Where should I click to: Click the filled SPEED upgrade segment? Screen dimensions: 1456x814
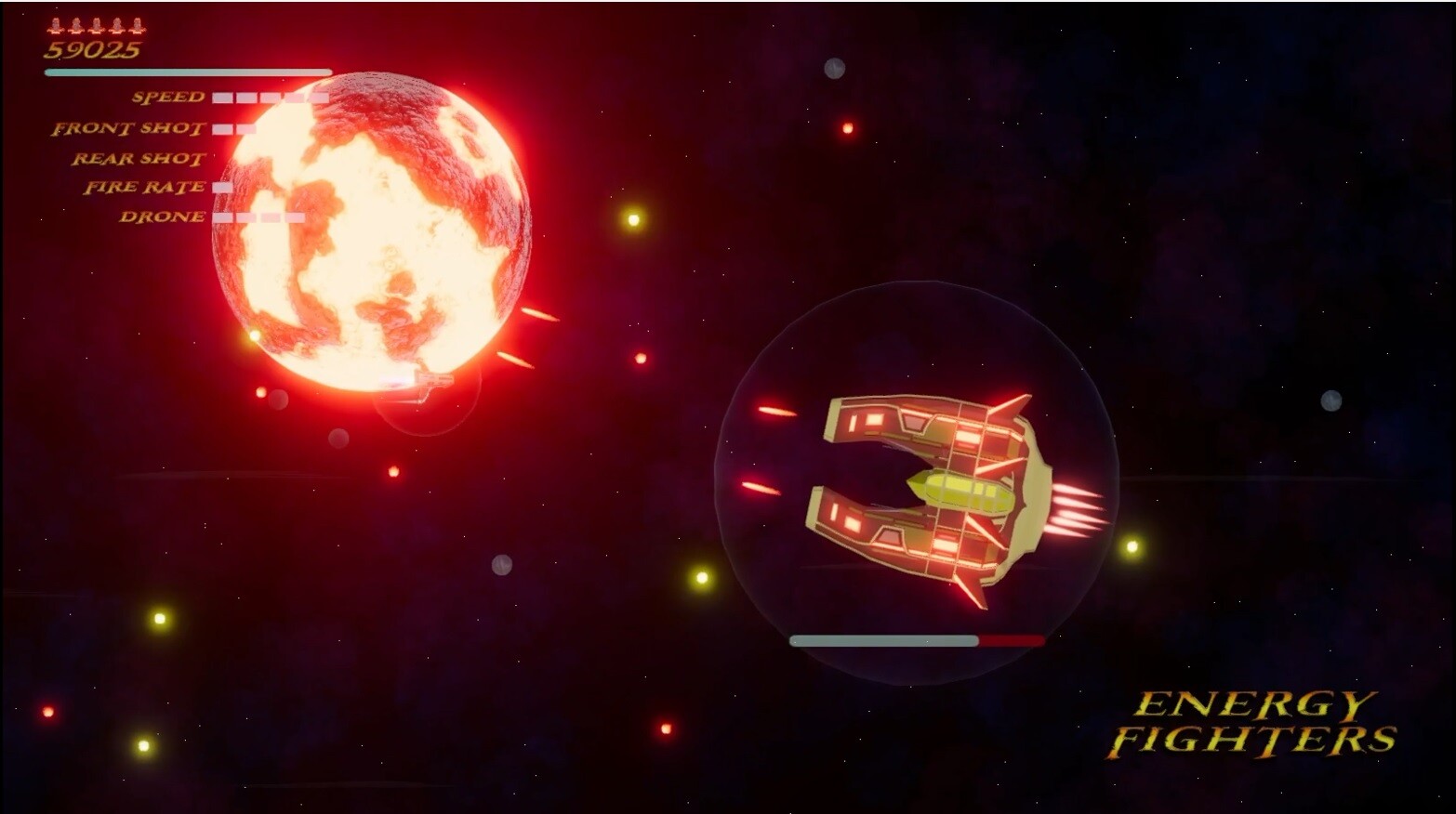tap(223, 97)
